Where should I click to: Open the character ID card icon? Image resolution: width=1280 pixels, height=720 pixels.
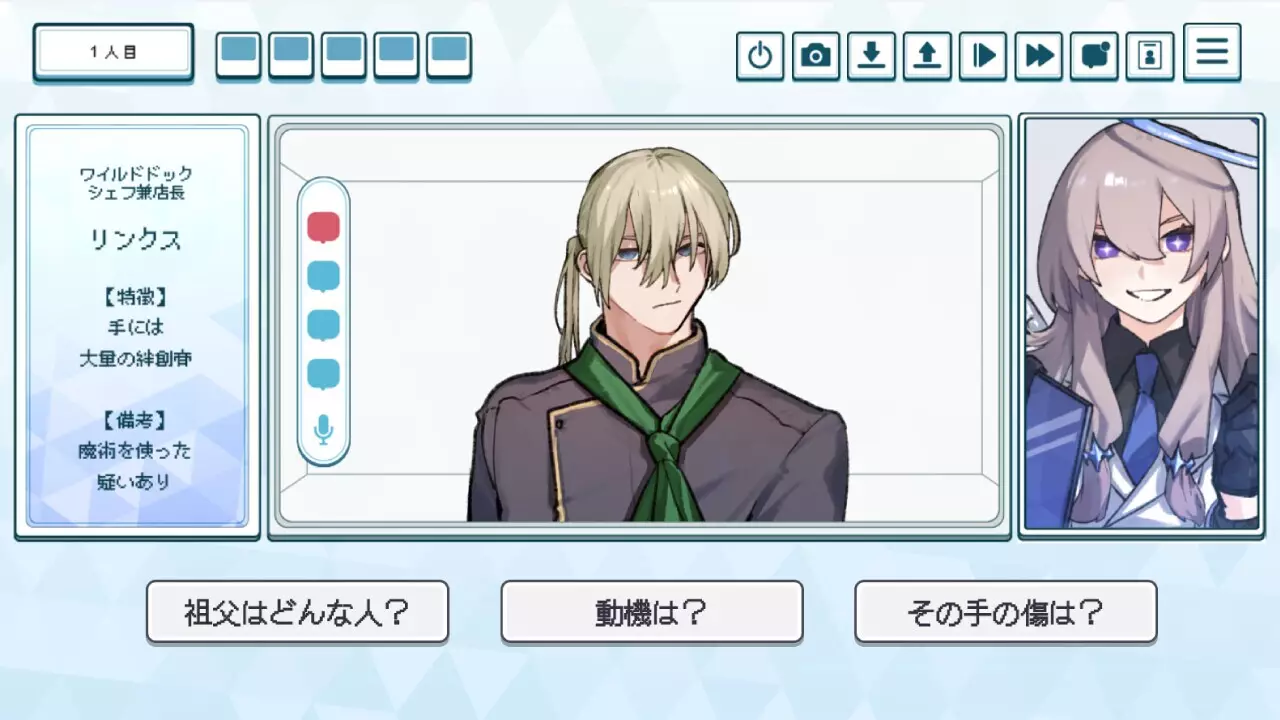point(1149,56)
